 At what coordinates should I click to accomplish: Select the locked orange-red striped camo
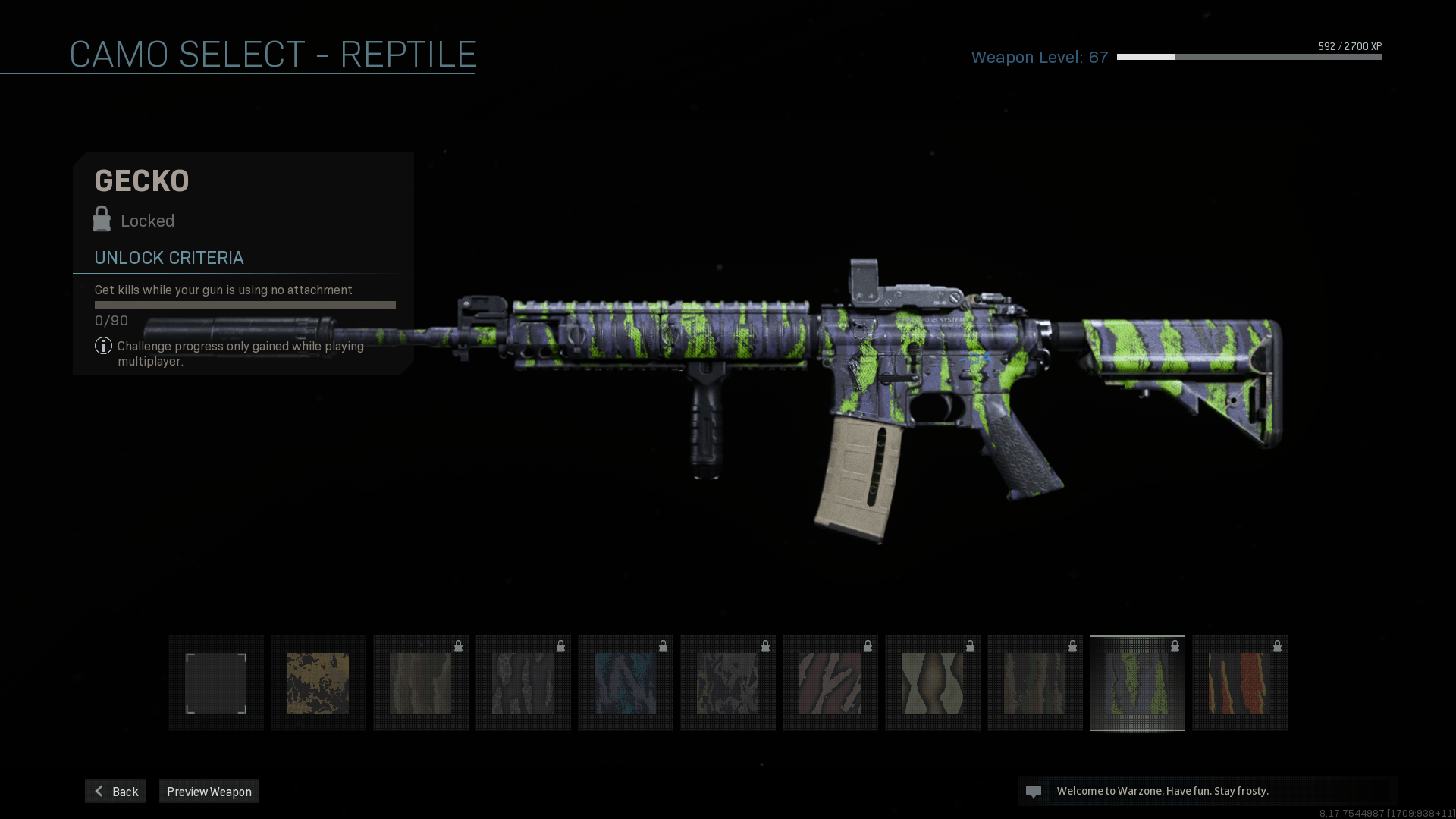coord(1240,683)
